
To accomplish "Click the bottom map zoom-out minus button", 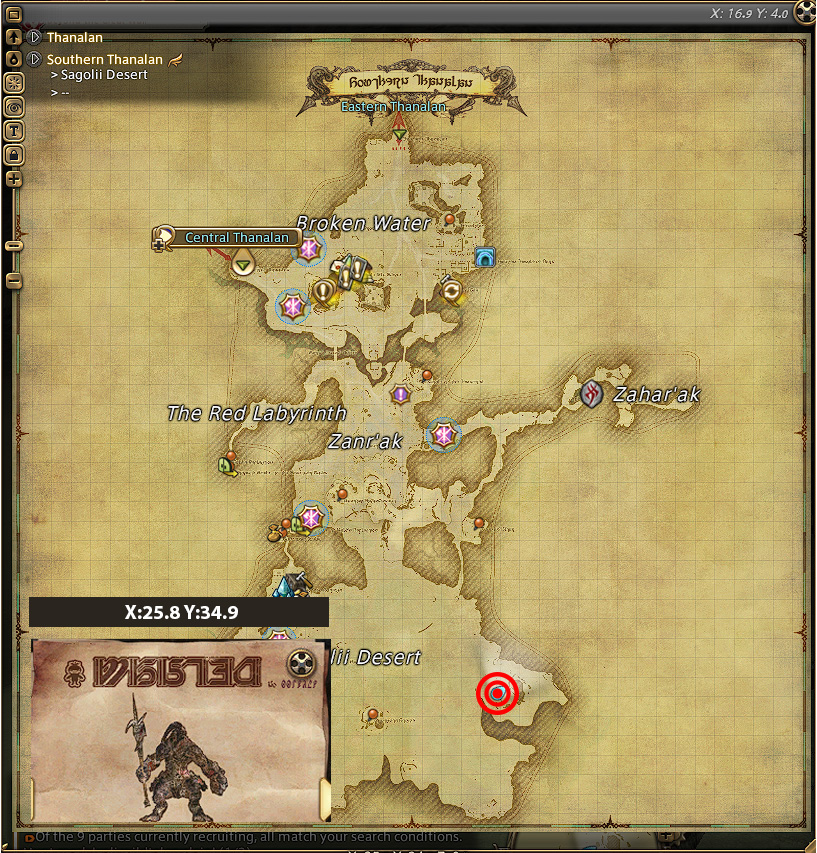I will (x=14, y=282).
